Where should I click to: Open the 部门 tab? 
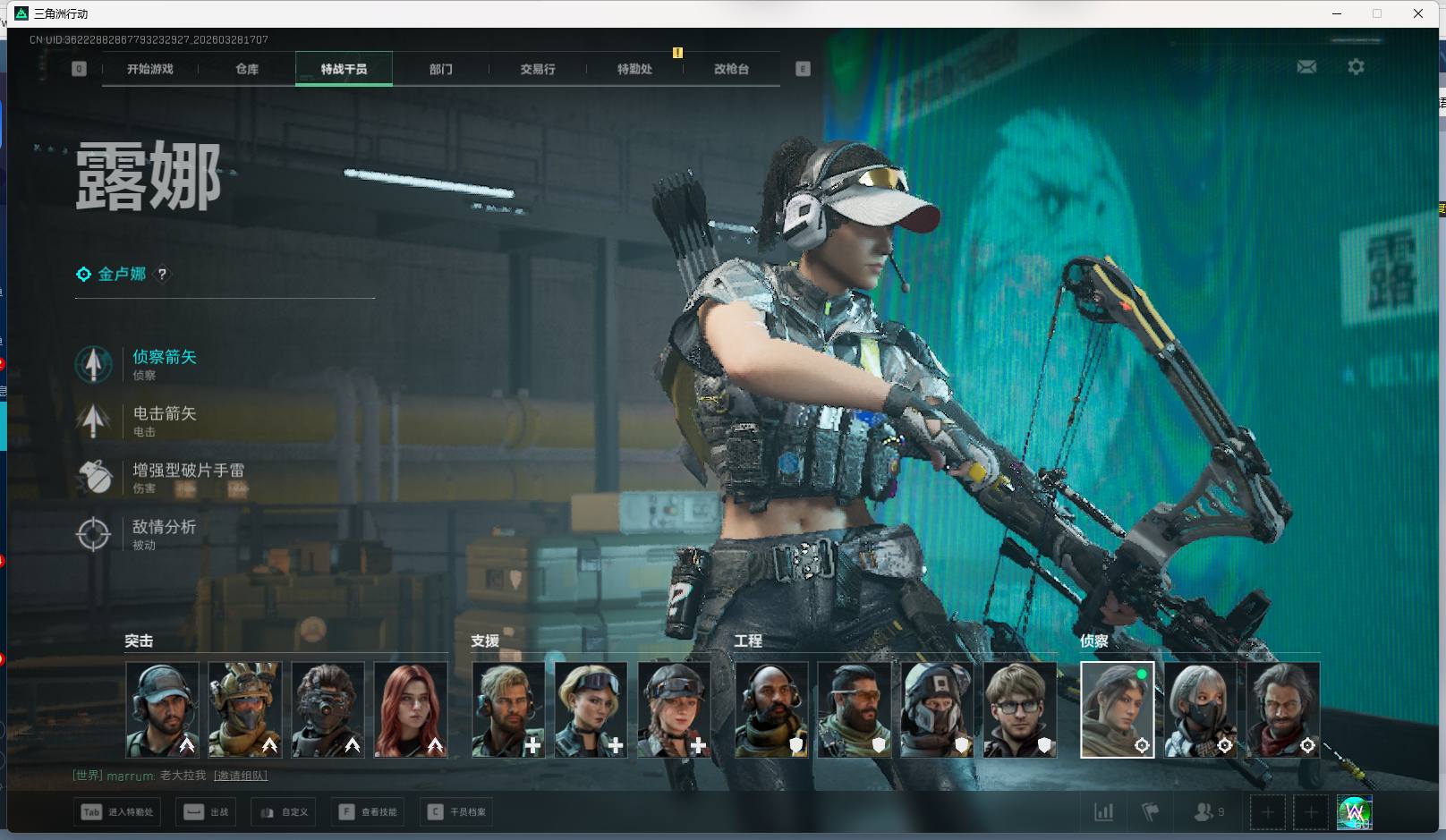click(x=440, y=69)
